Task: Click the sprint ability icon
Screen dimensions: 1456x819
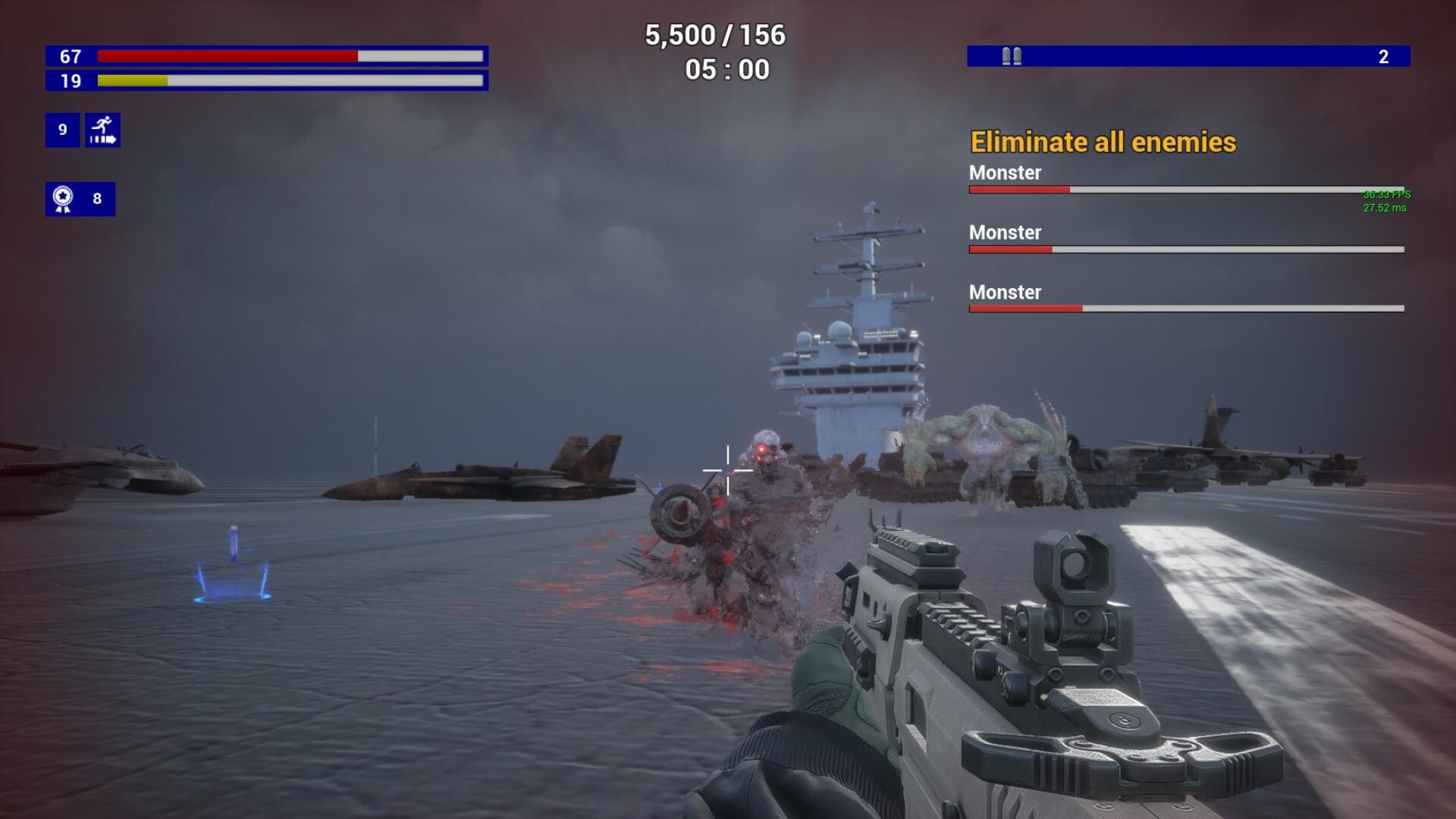Action: [102, 130]
